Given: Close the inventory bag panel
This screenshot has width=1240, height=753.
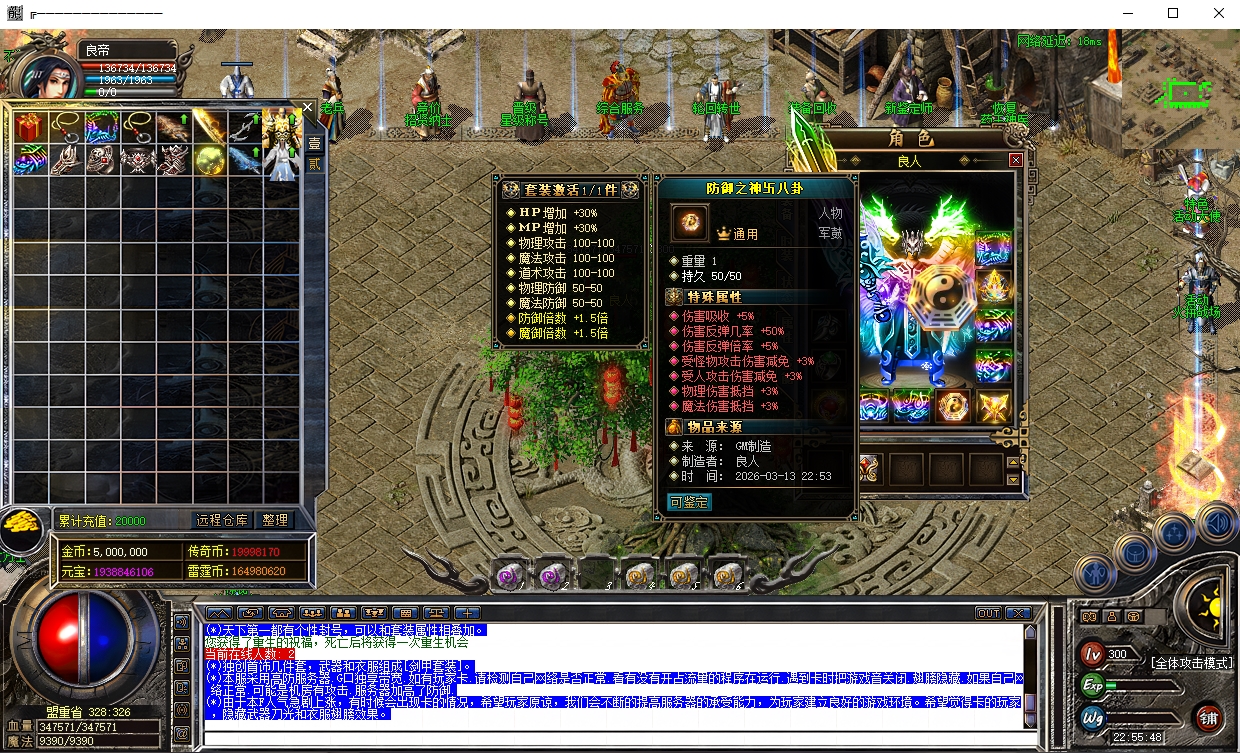Looking at the screenshot, I should point(308,108).
